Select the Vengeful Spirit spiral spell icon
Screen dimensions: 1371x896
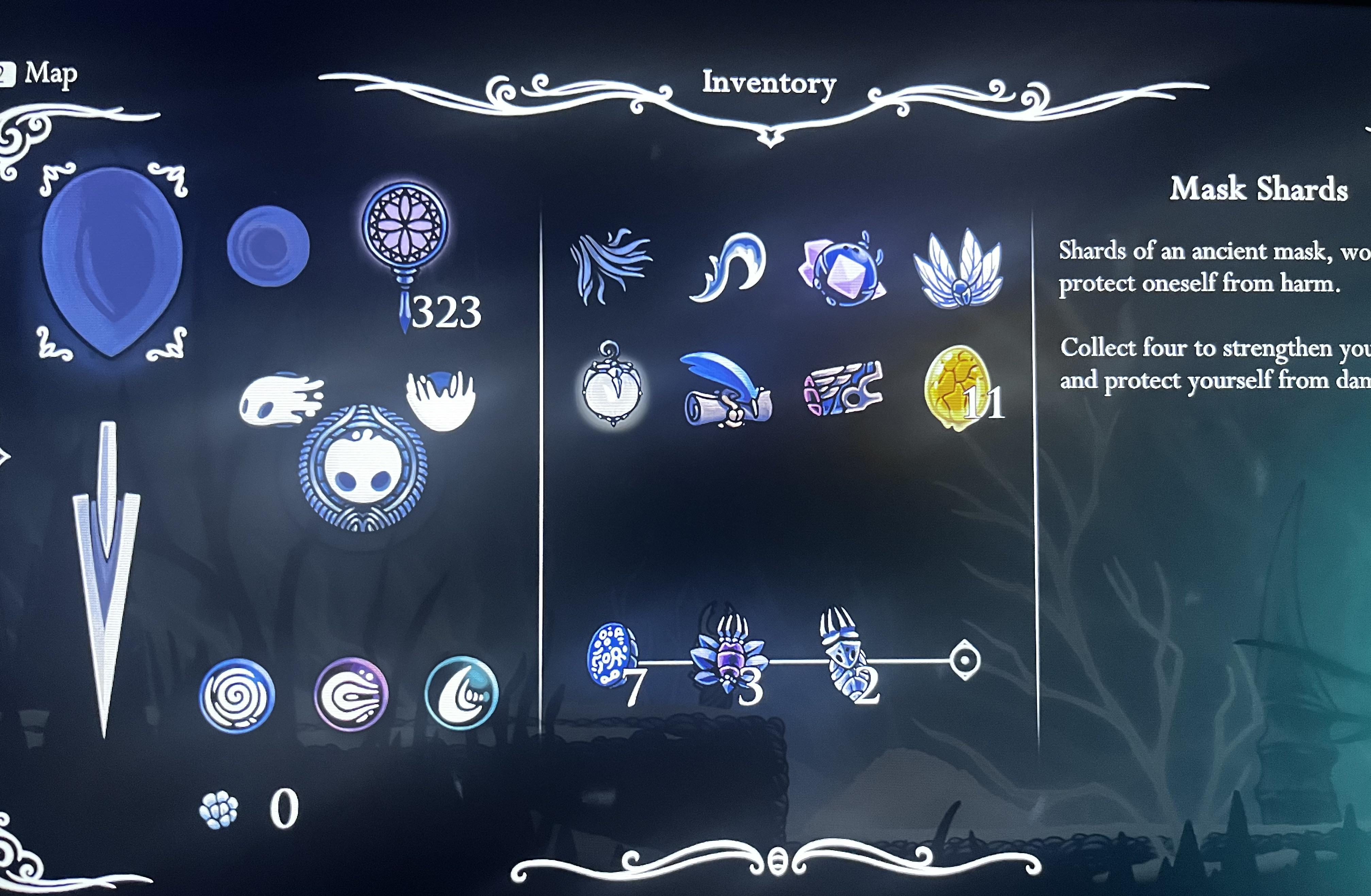click(x=236, y=695)
